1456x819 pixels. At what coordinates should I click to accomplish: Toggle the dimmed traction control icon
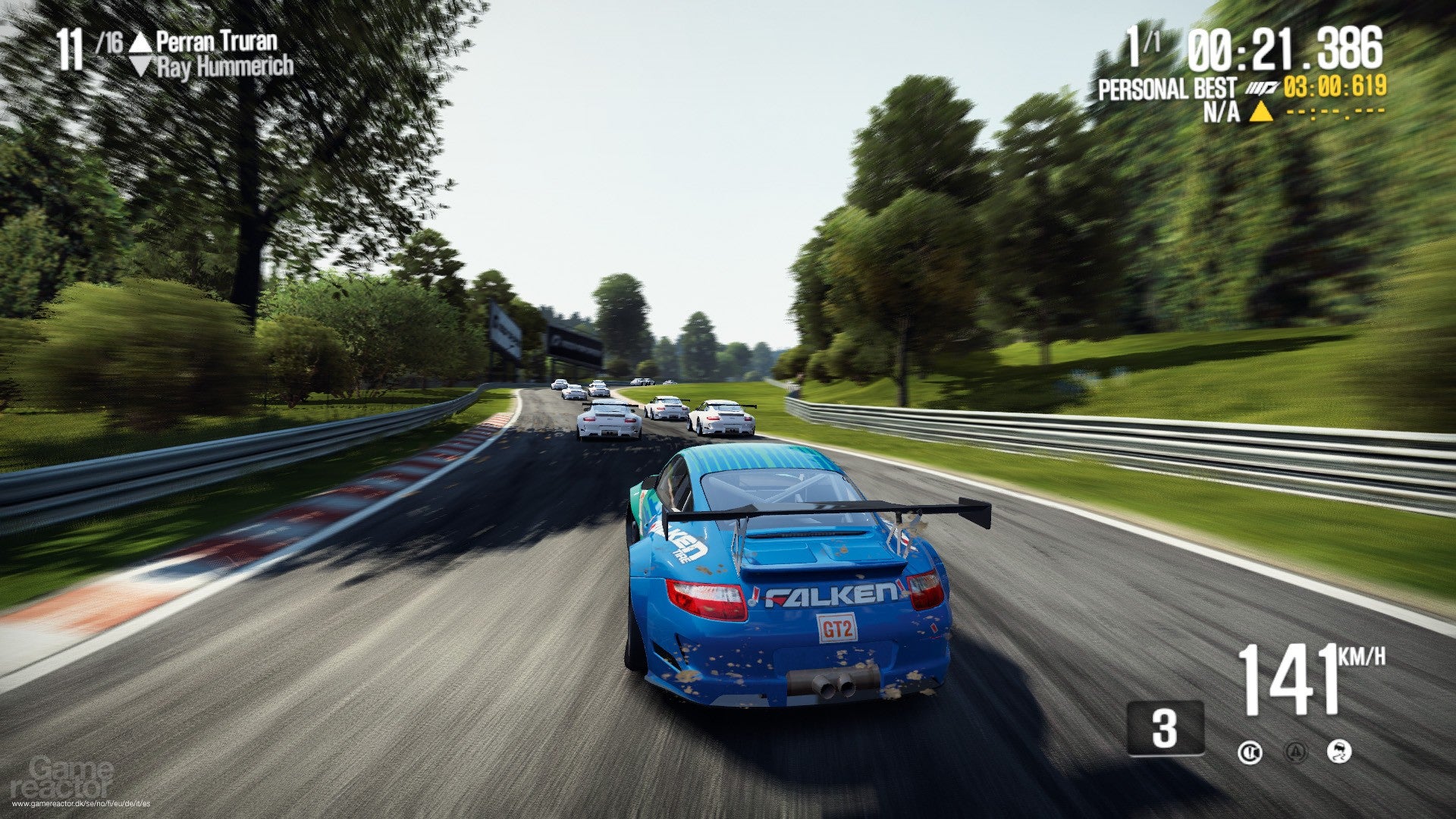1296,752
